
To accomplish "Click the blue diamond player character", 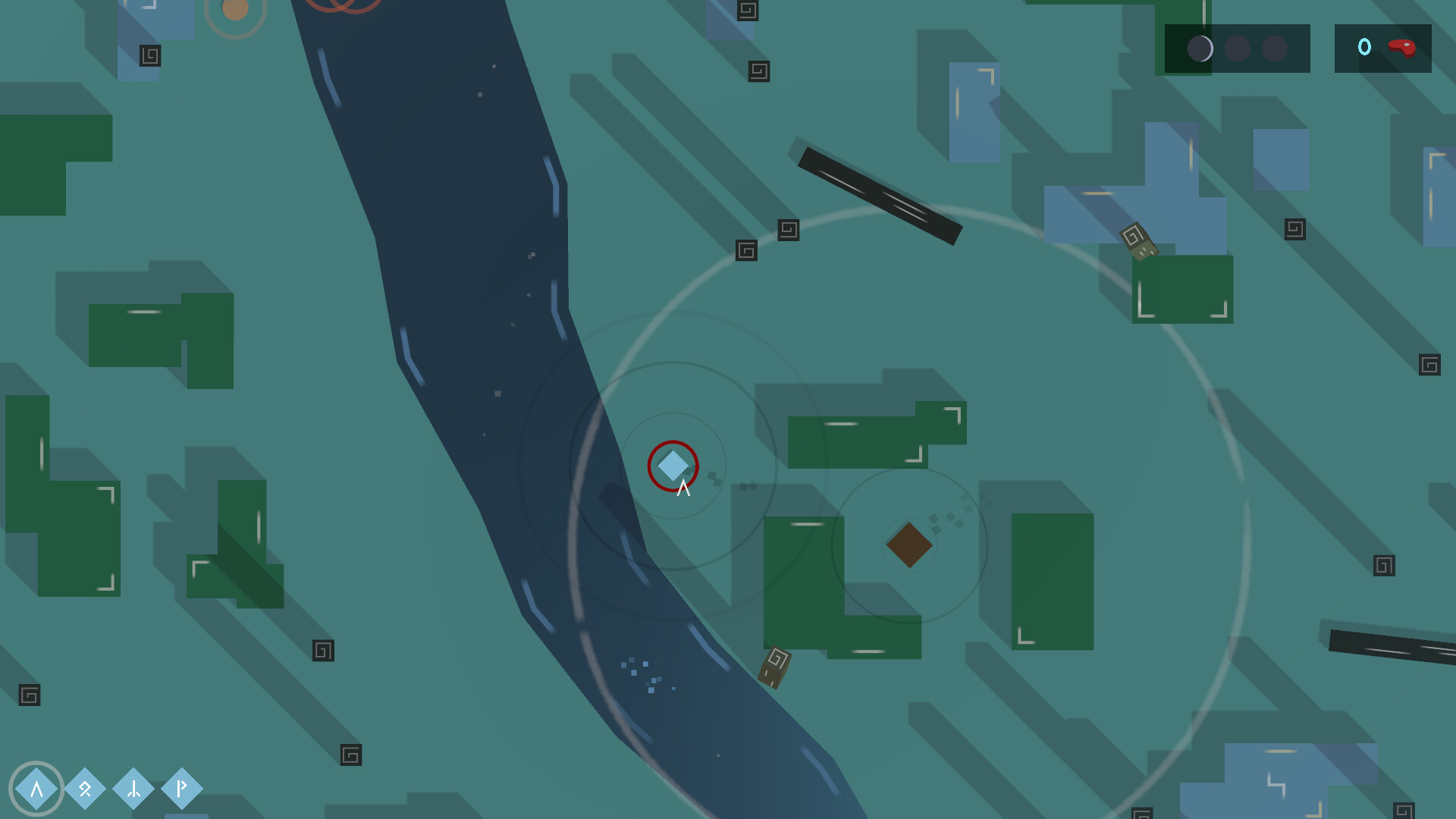I will pyautogui.click(x=672, y=467).
